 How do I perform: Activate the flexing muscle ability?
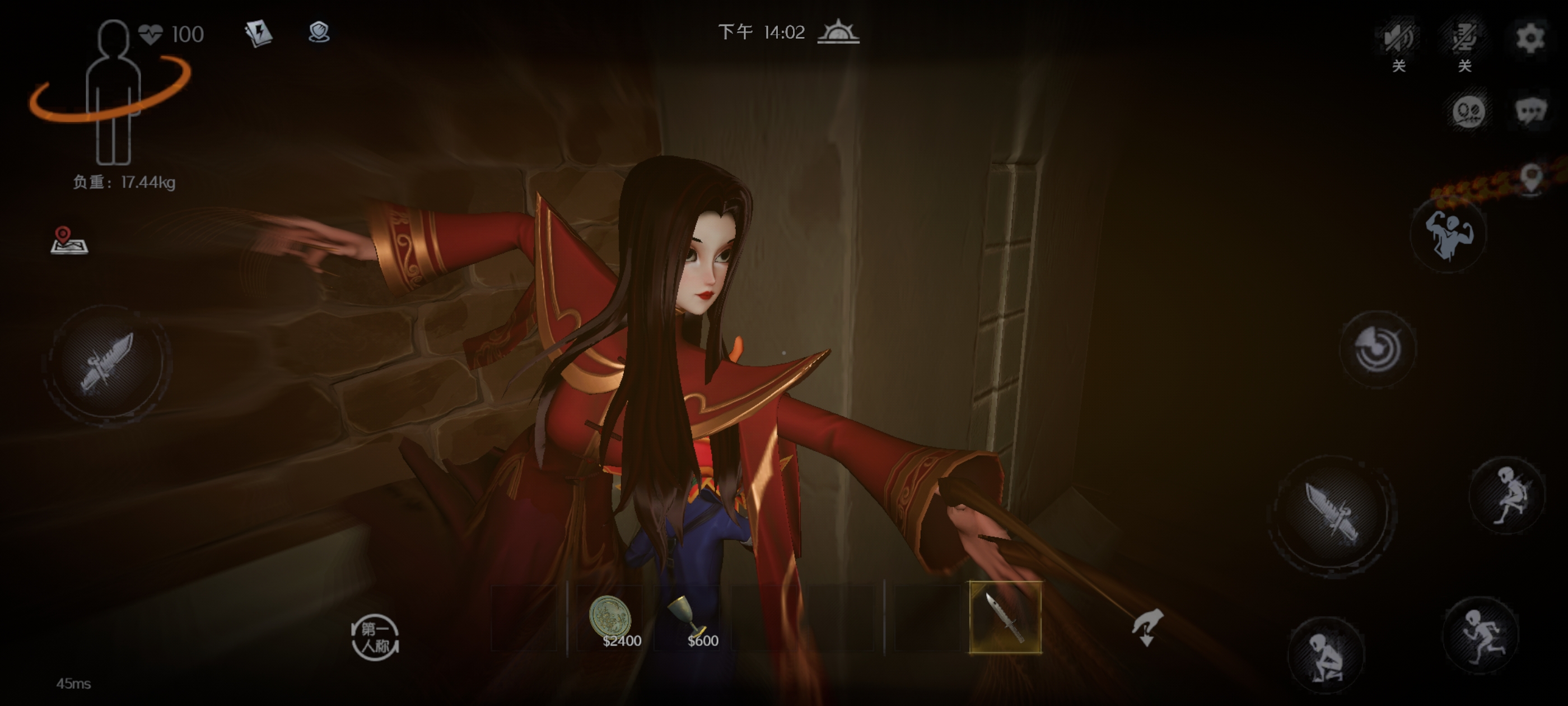click(x=1448, y=235)
